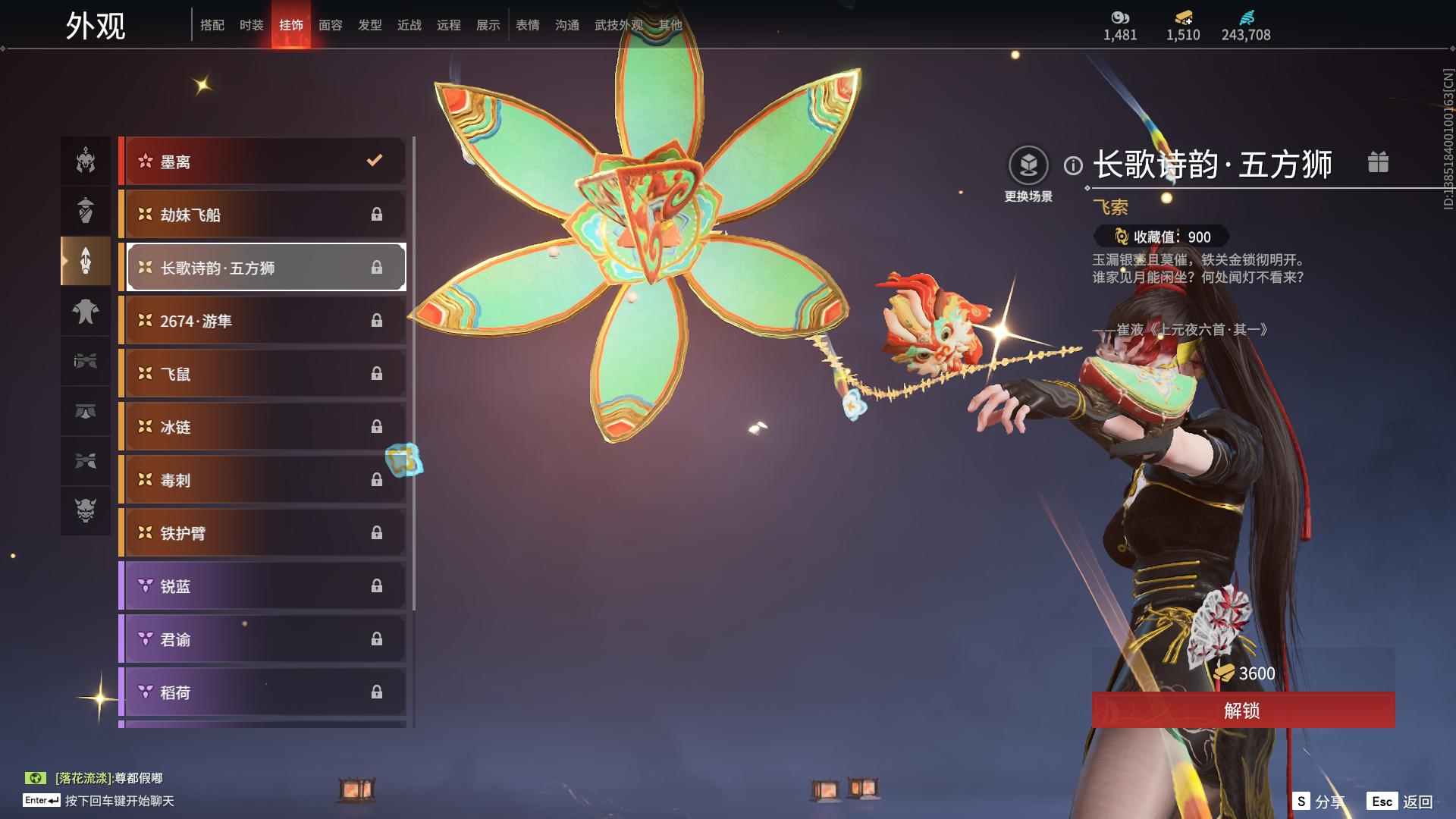Click the gift box icon
Screen dimensions: 1456x819
[1378, 162]
